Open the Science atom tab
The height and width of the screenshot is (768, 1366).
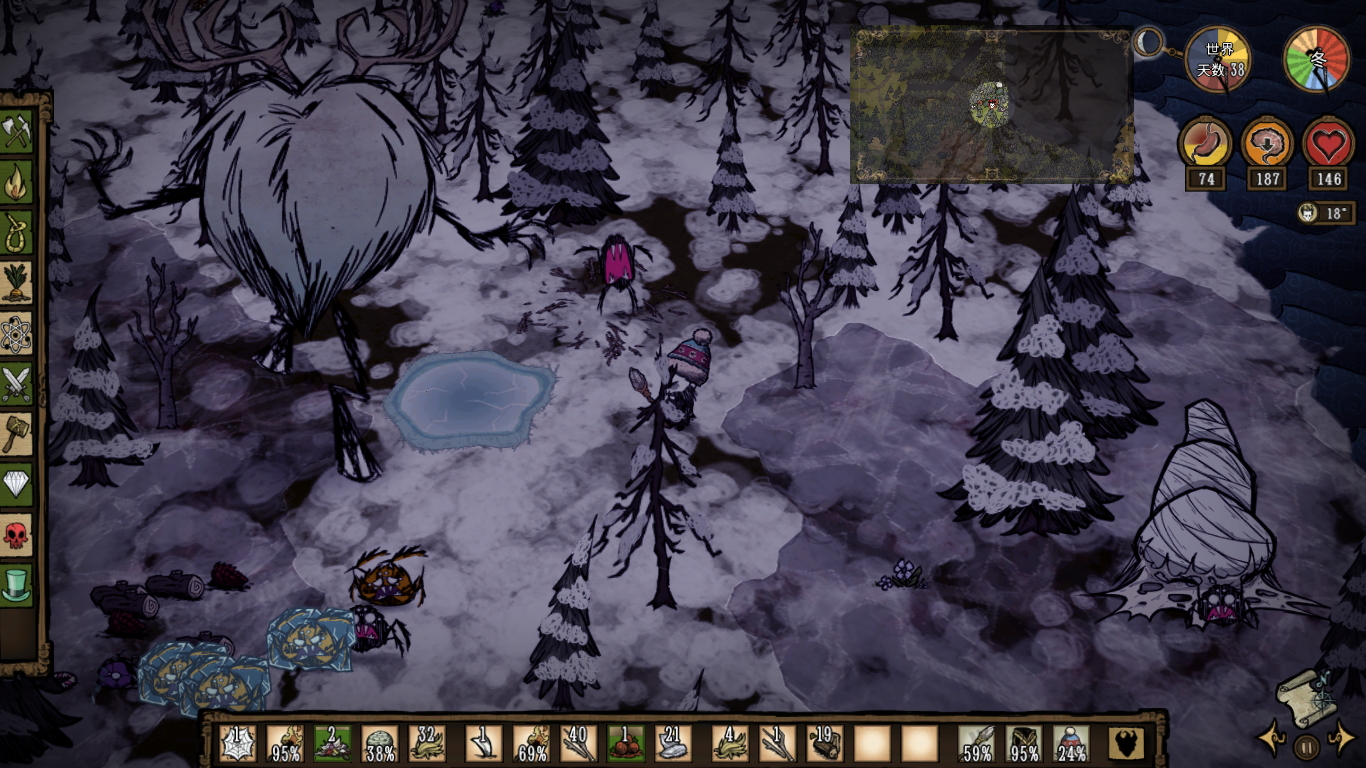(17, 334)
